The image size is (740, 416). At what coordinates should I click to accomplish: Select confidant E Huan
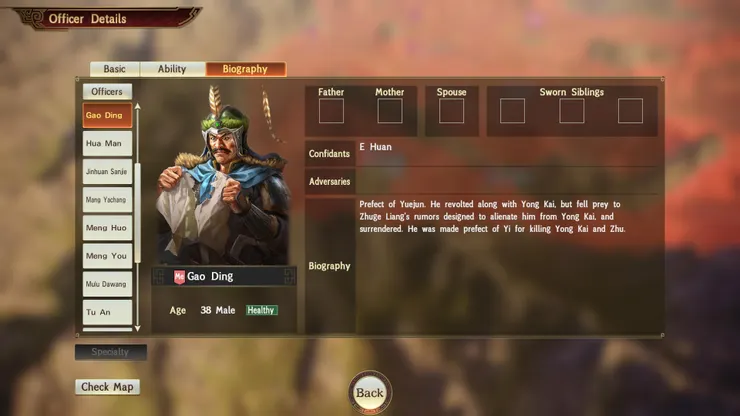[376, 148]
